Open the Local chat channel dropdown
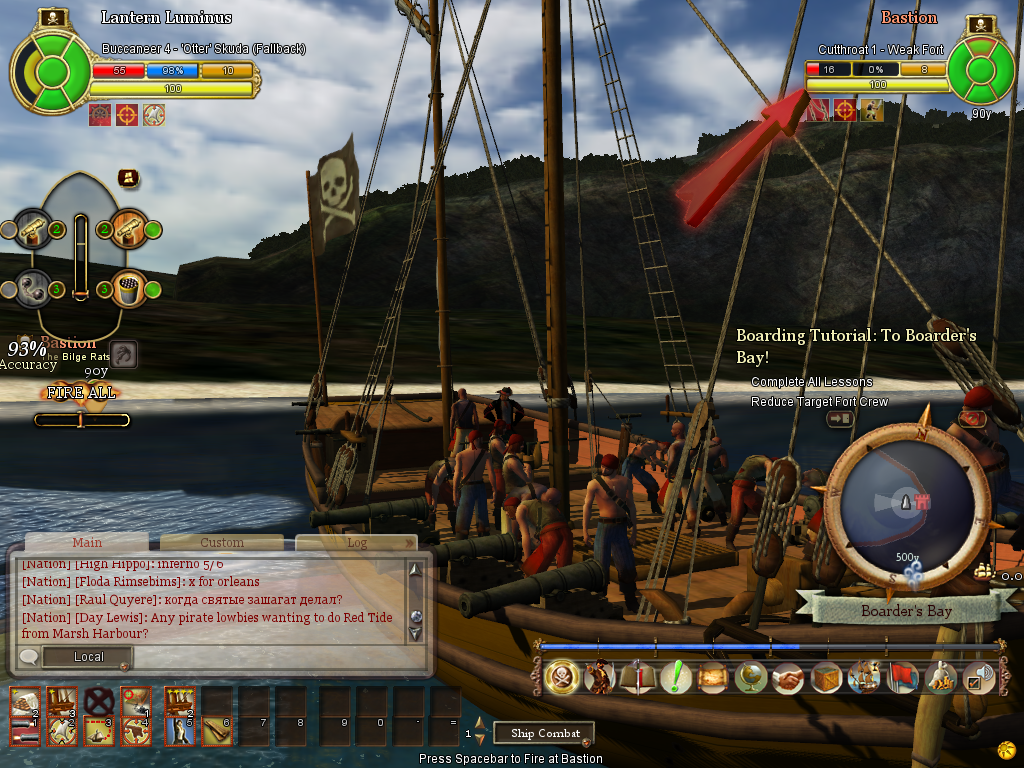Screen dimensions: 1024x768 [88, 657]
